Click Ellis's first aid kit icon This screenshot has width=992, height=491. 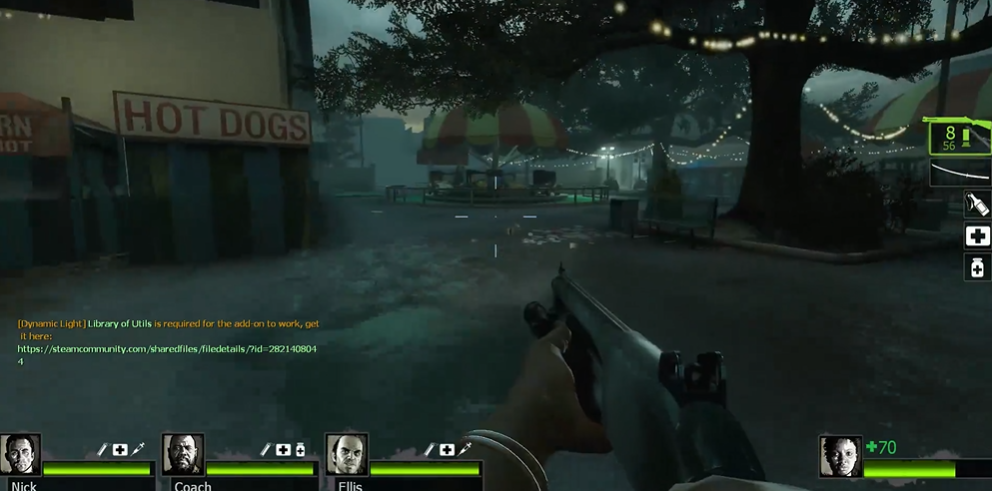pyautogui.click(x=447, y=450)
